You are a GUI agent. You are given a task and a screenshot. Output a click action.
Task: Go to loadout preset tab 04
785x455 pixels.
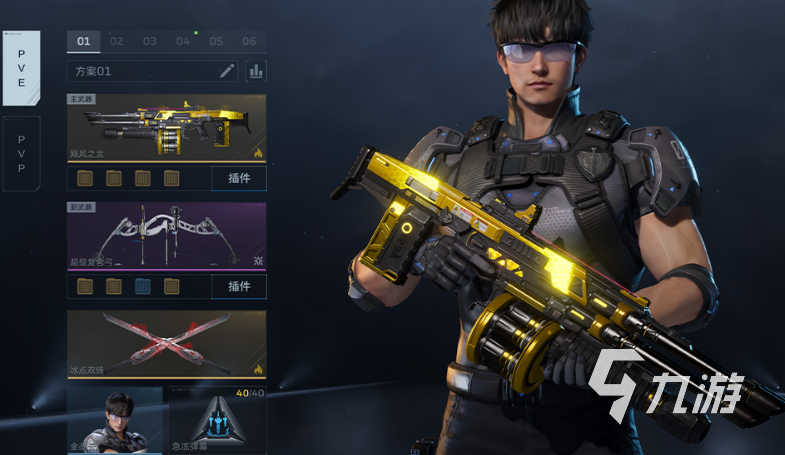(183, 41)
